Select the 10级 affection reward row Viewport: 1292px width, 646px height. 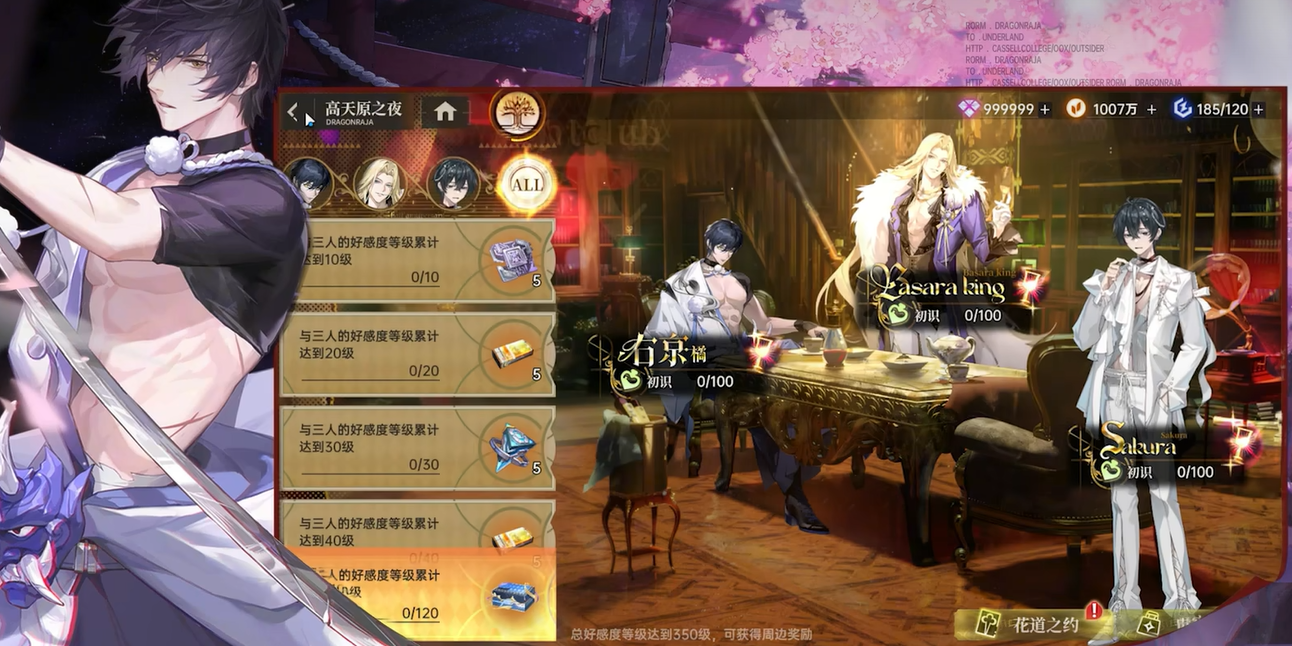[x=418, y=260]
